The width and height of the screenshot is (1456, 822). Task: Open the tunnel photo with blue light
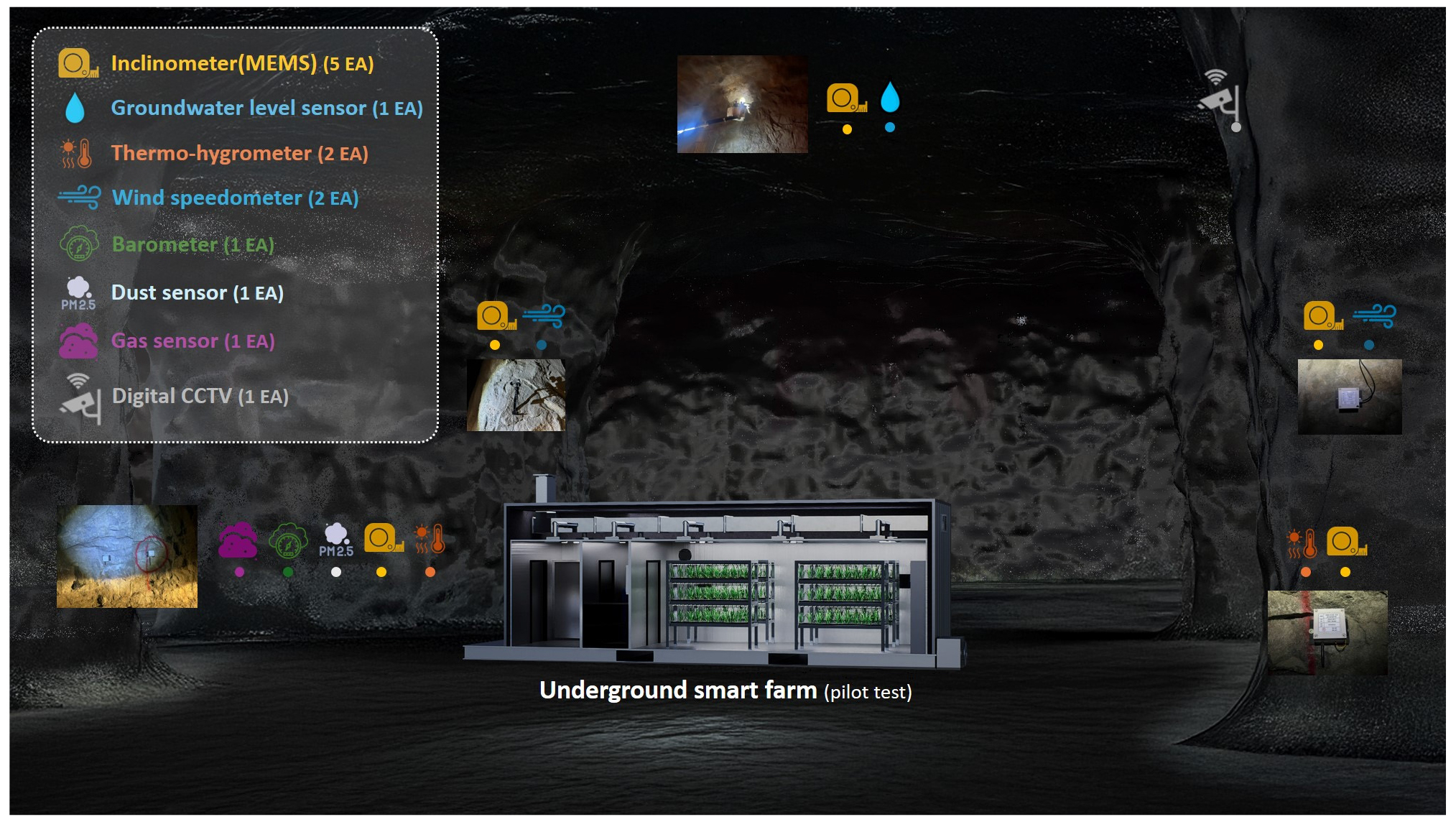click(x=742, y=104)
